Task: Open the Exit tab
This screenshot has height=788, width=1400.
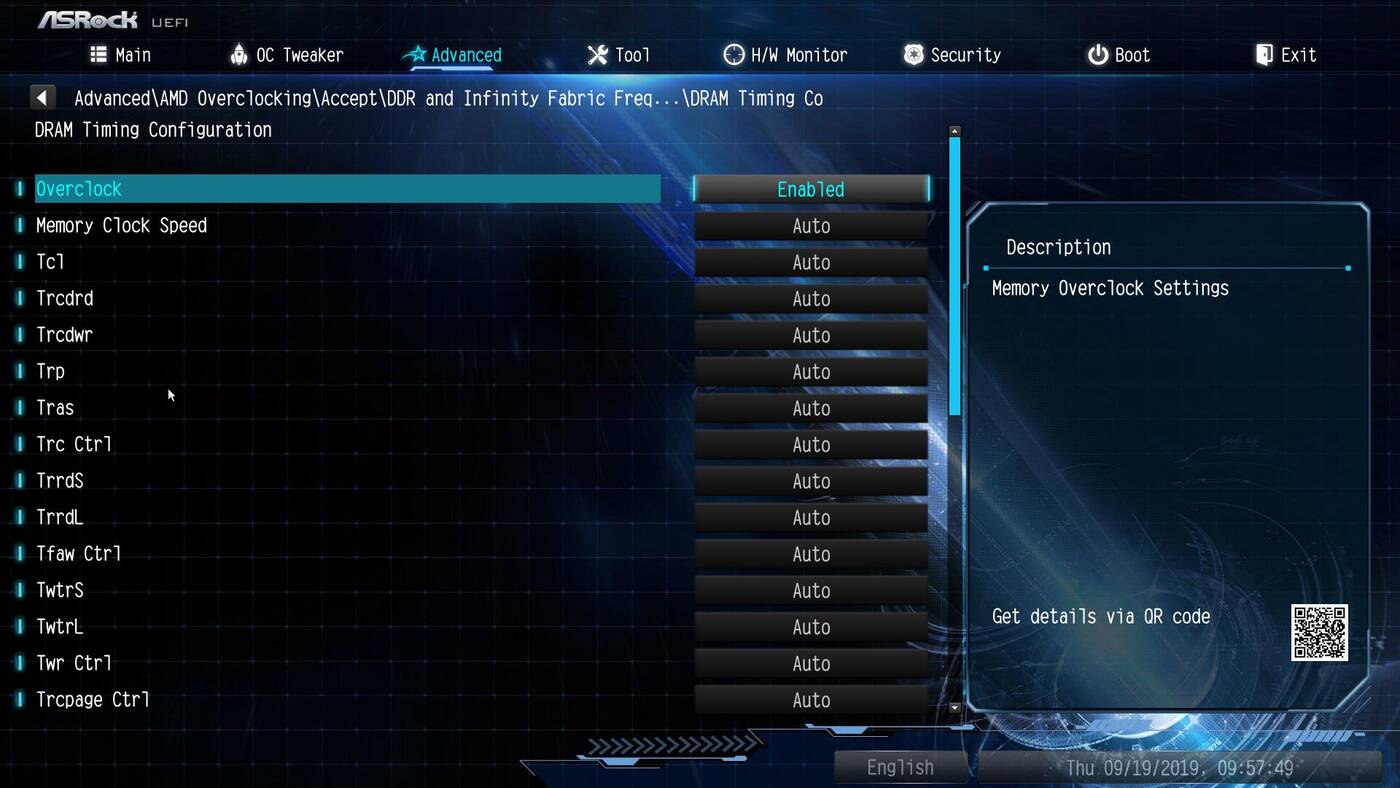Action: pyautogui.click(x=1286, y=55)
